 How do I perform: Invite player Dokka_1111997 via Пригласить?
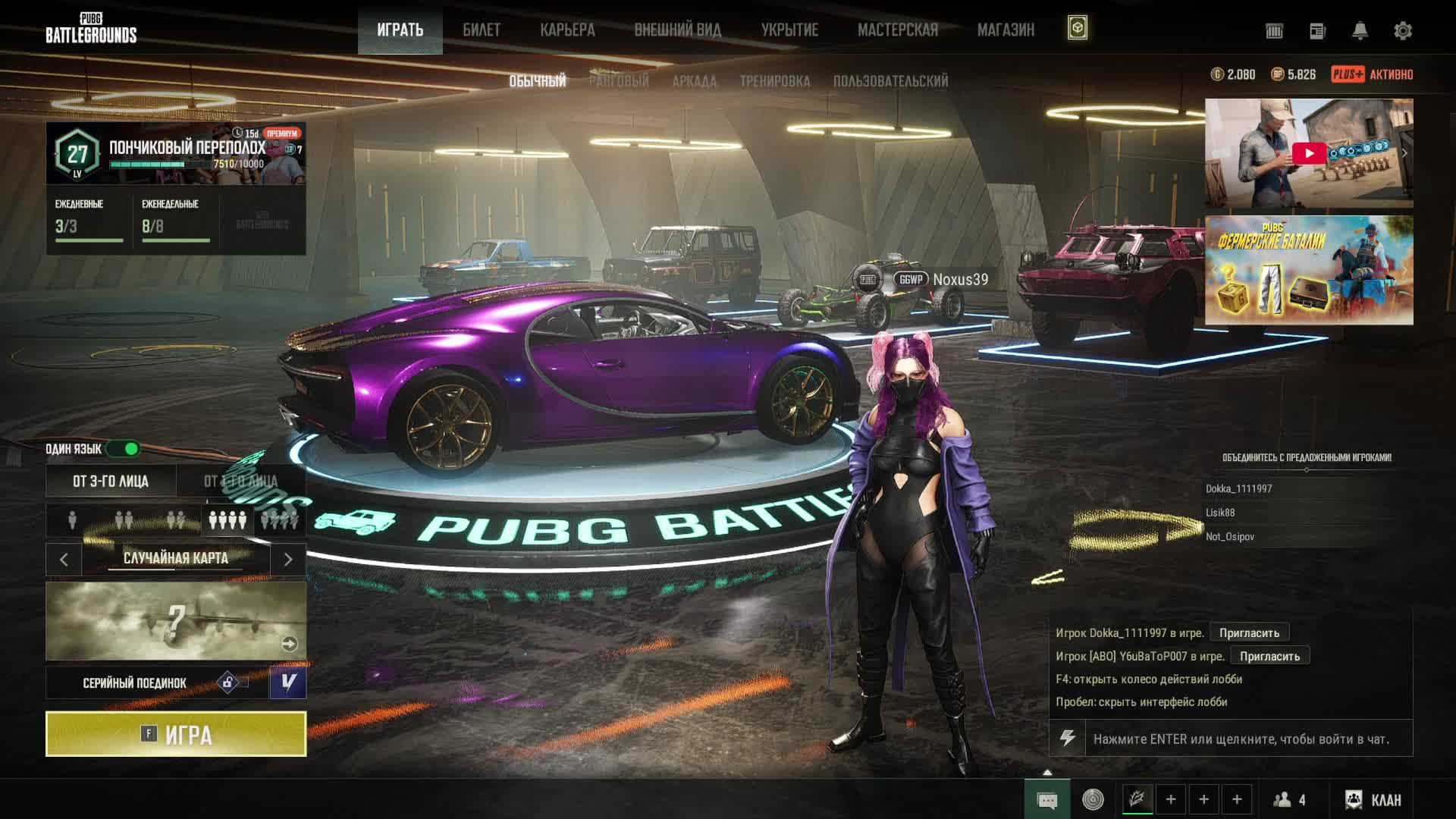pos(1249,633)
